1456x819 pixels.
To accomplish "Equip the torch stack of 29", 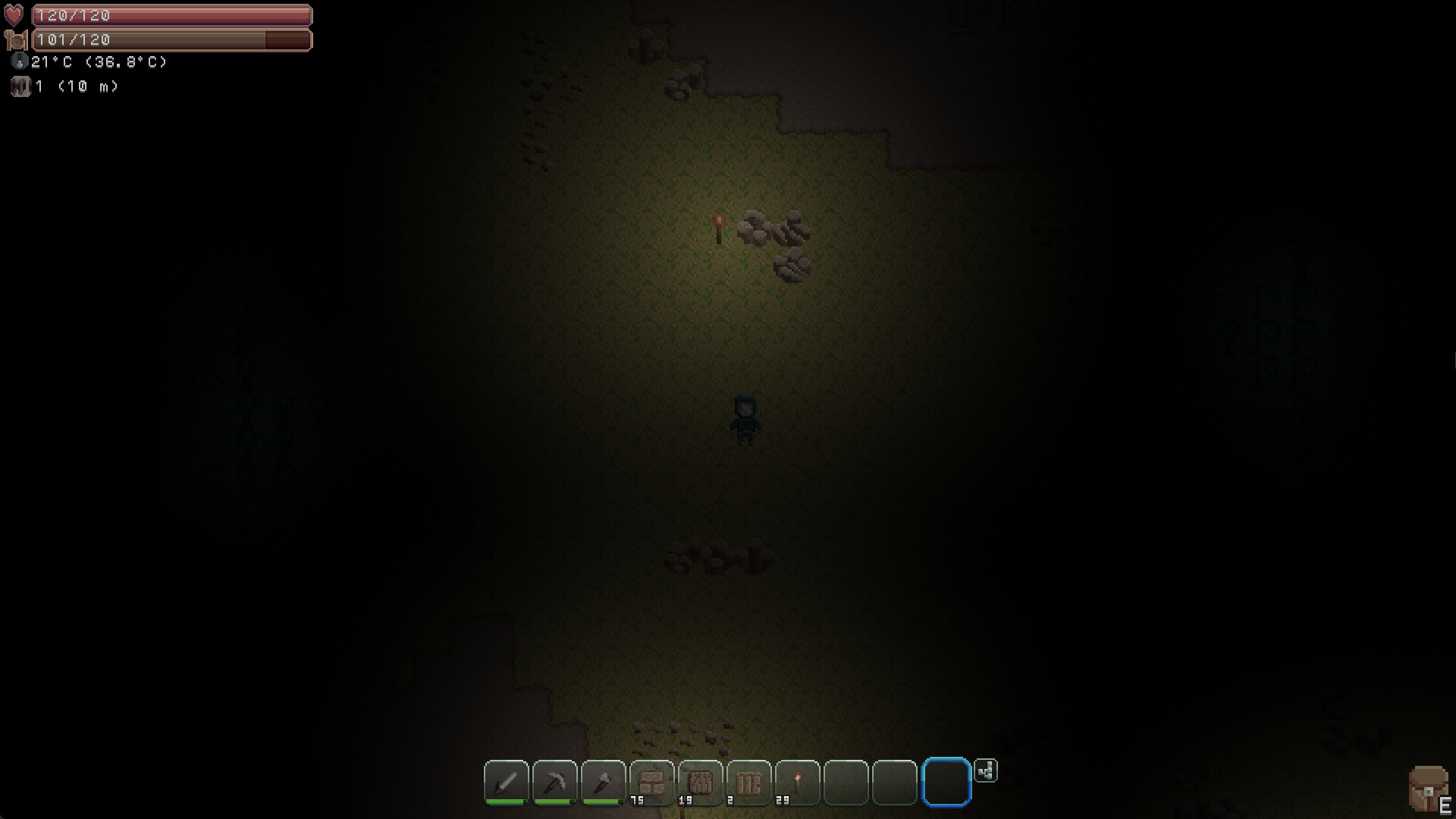I will point(798,784).
